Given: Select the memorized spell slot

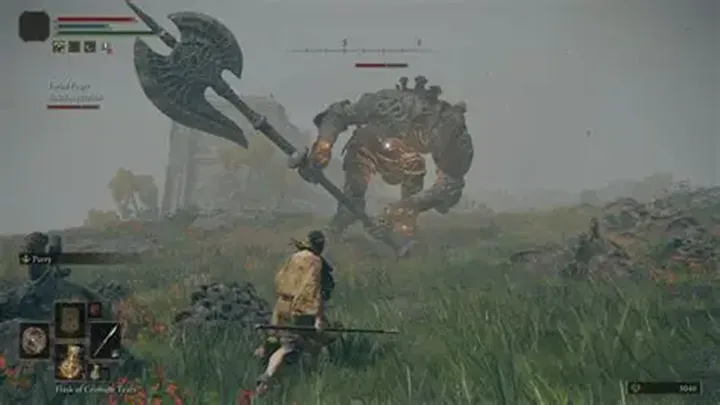Looking at the screenshot, I should click(70, 320).
